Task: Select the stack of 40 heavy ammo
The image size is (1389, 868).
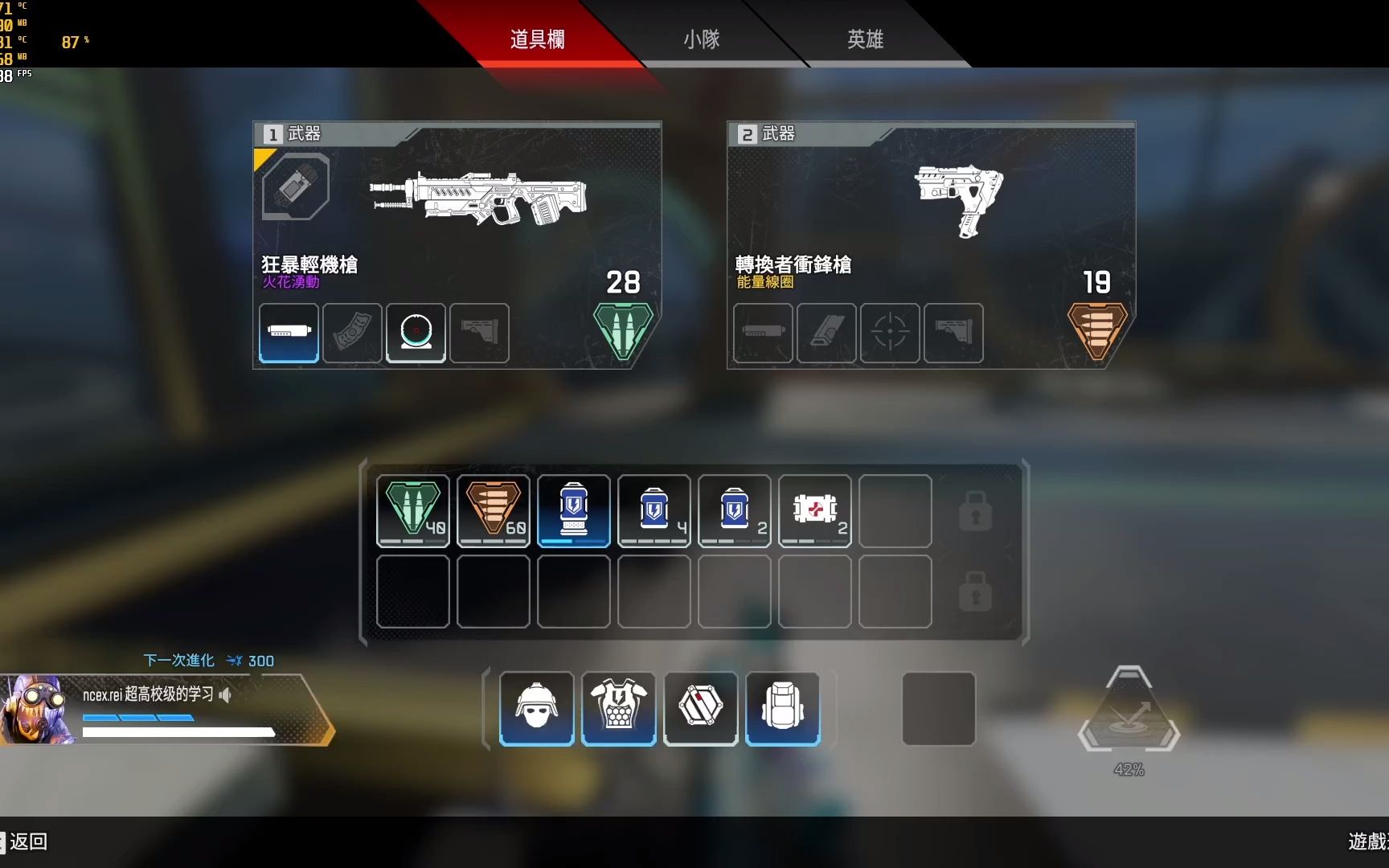Action: tap(412, 510)
